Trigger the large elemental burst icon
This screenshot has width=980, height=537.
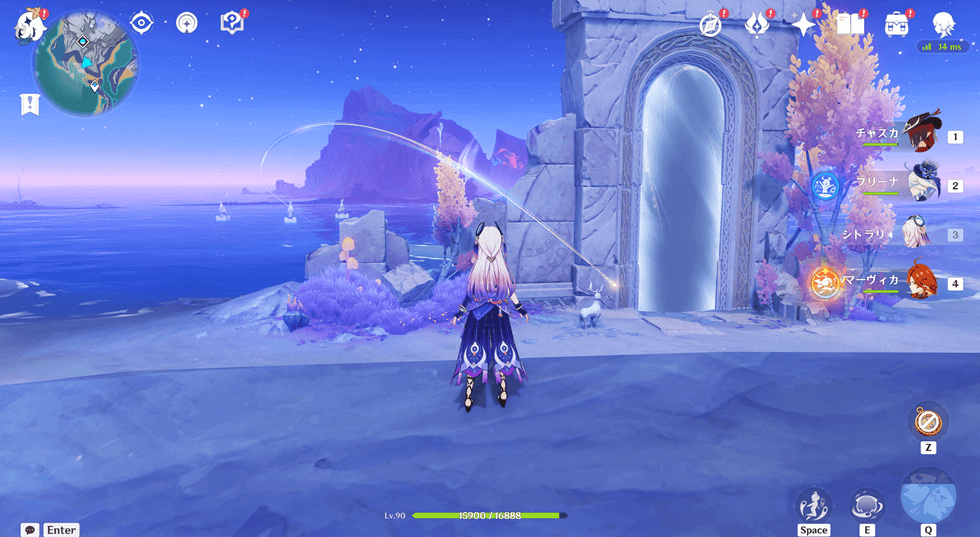[928, 496]
